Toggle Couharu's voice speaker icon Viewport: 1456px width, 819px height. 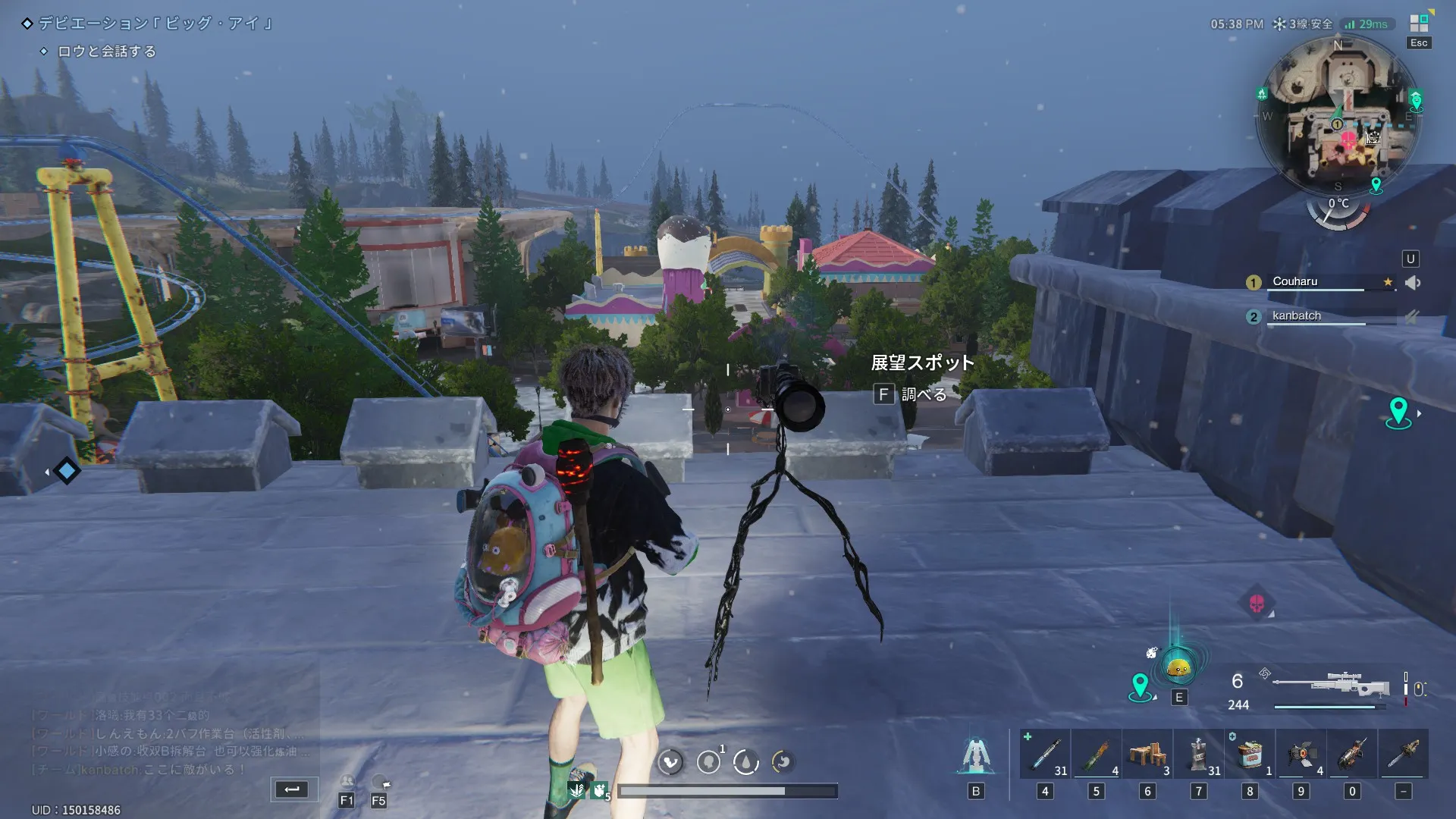click(1412, 283)
